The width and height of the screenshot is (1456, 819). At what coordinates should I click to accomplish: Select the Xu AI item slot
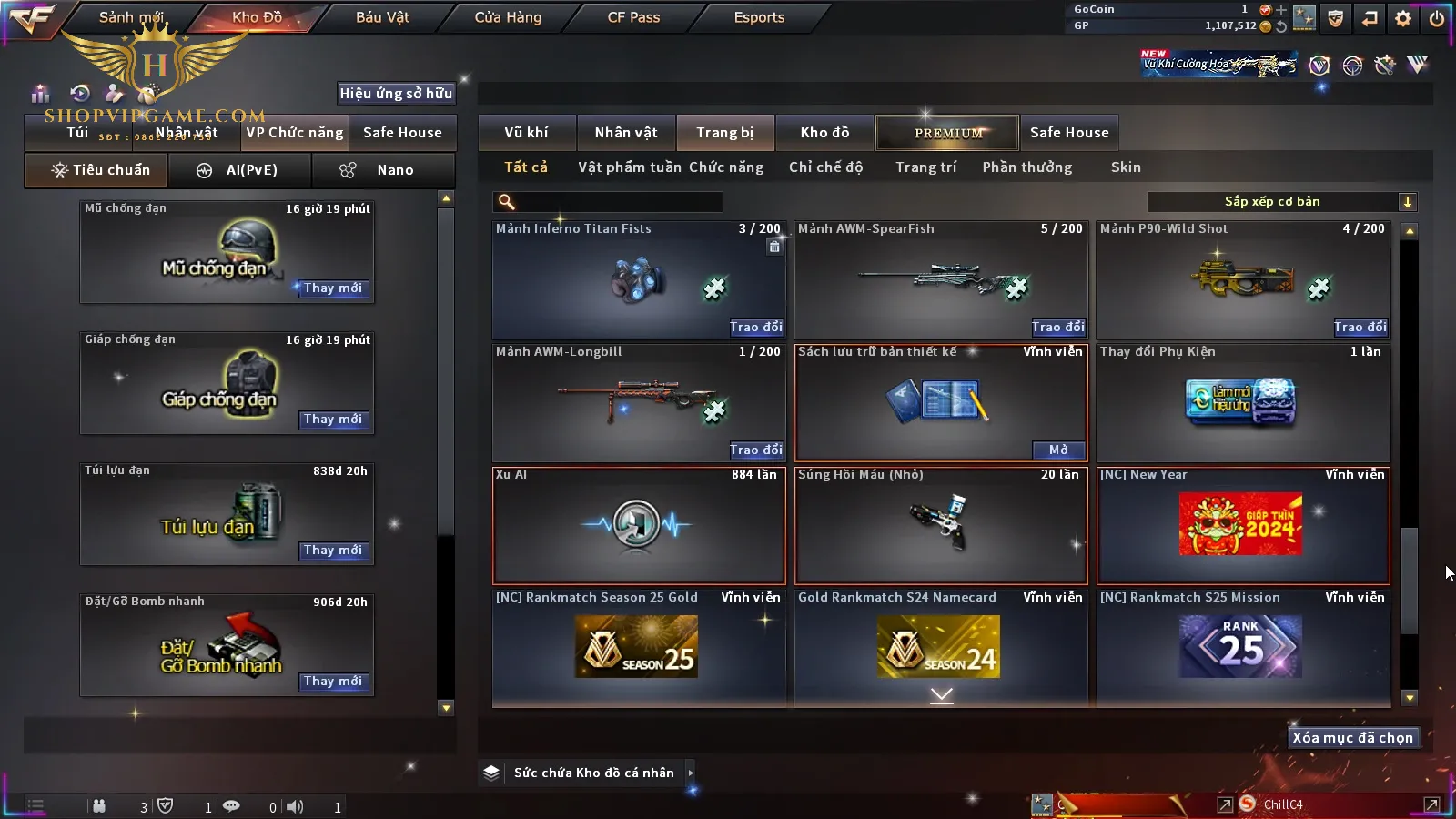coord(638,525)
